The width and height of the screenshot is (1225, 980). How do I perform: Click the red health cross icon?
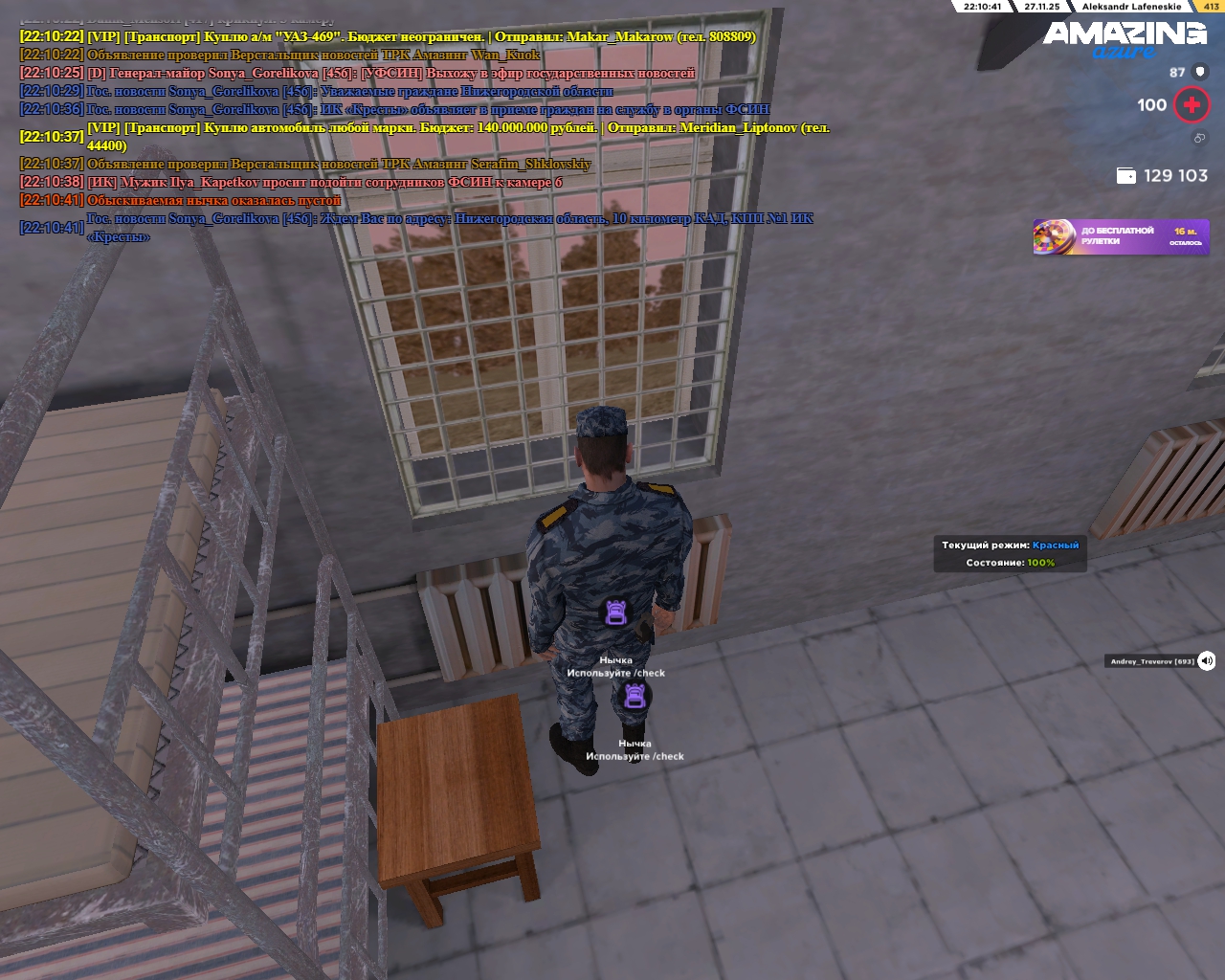(x=1192, y=105)
